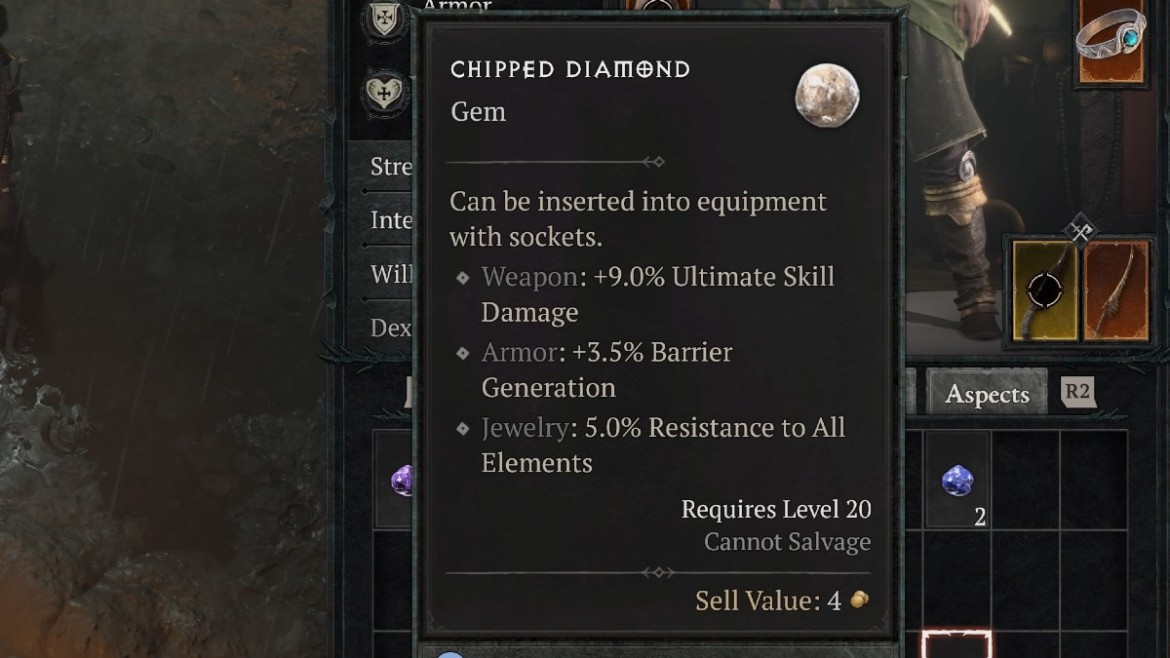Pick the blue sapphire gem stack
The image size is (1170, 658).
point(958,481)
